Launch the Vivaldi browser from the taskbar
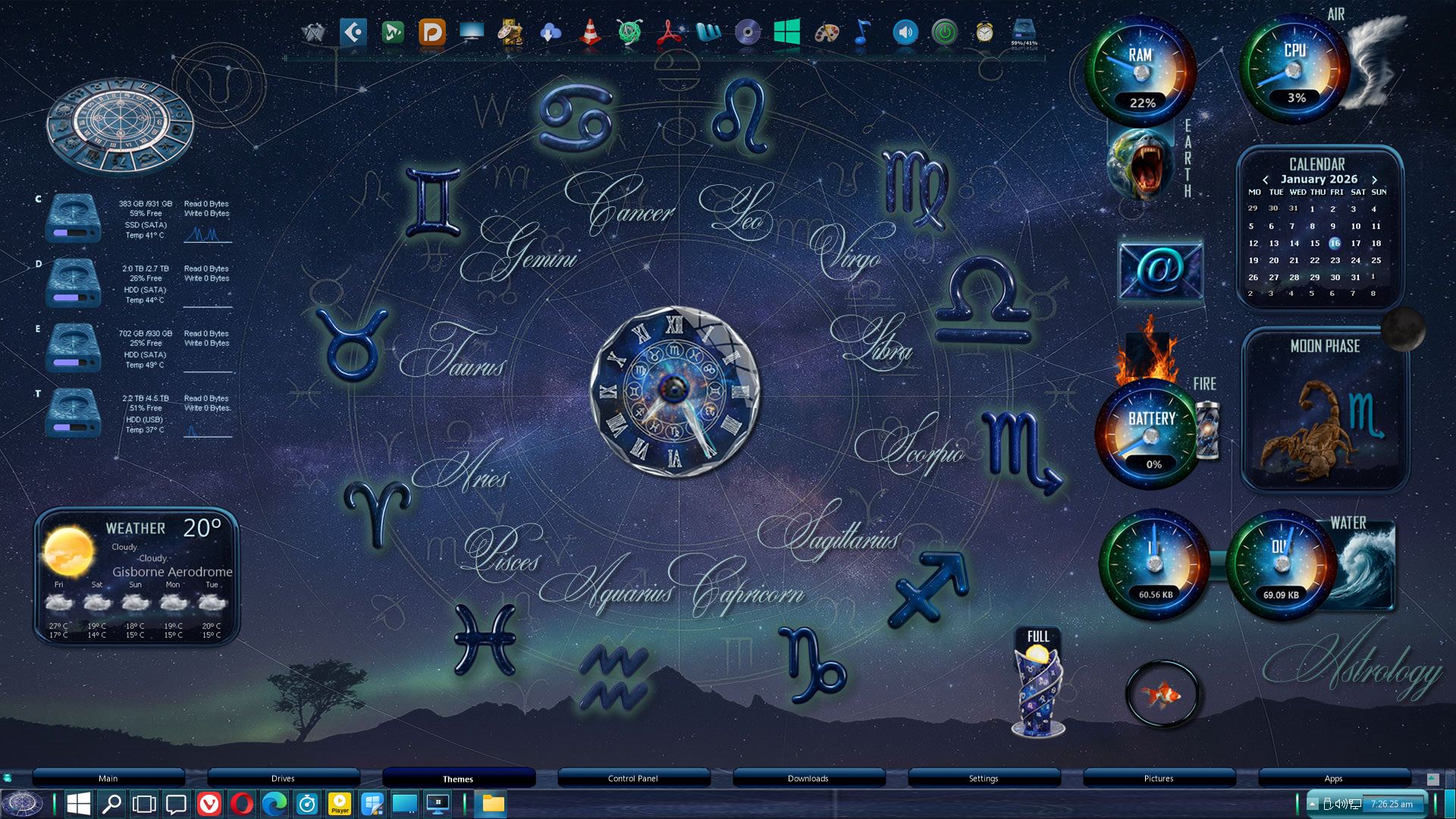1456x819 pixels. click(209, 804)
